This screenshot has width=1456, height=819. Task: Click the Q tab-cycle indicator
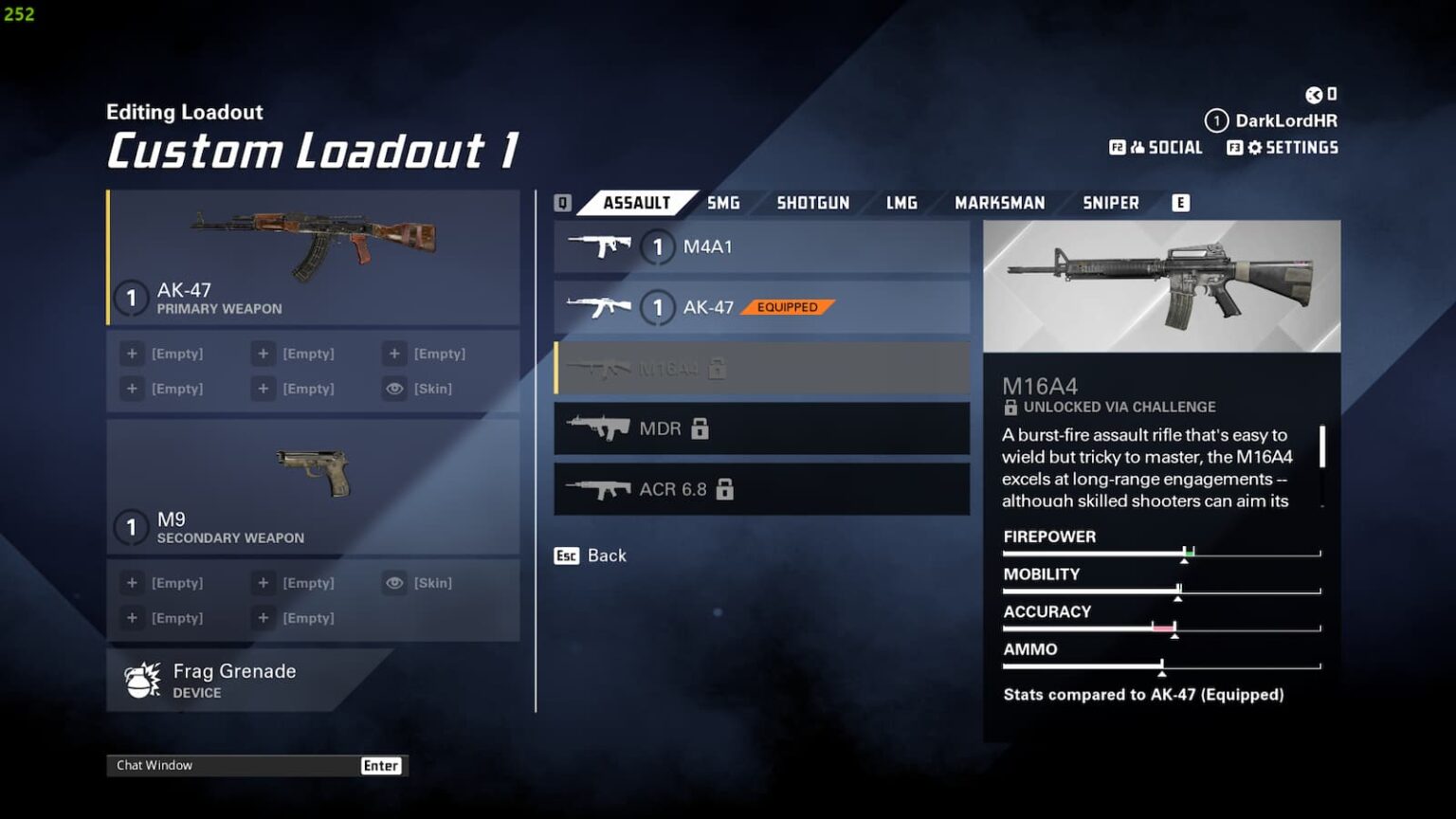click(561, 202)
